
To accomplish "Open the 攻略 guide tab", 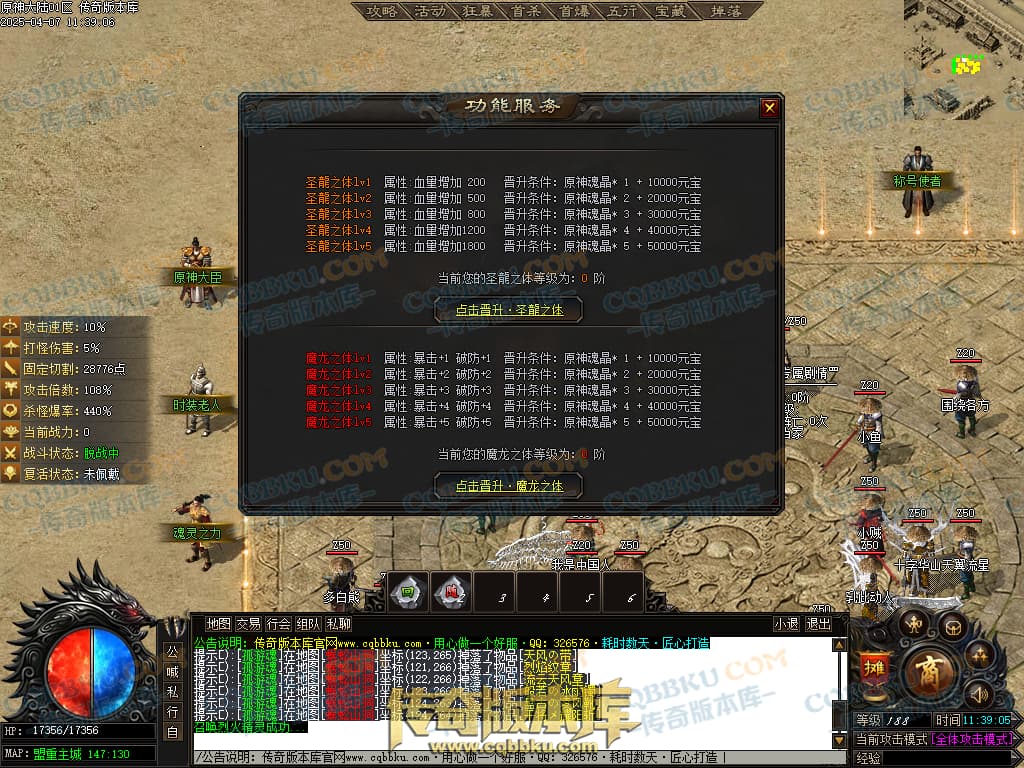I will [382, 12].
